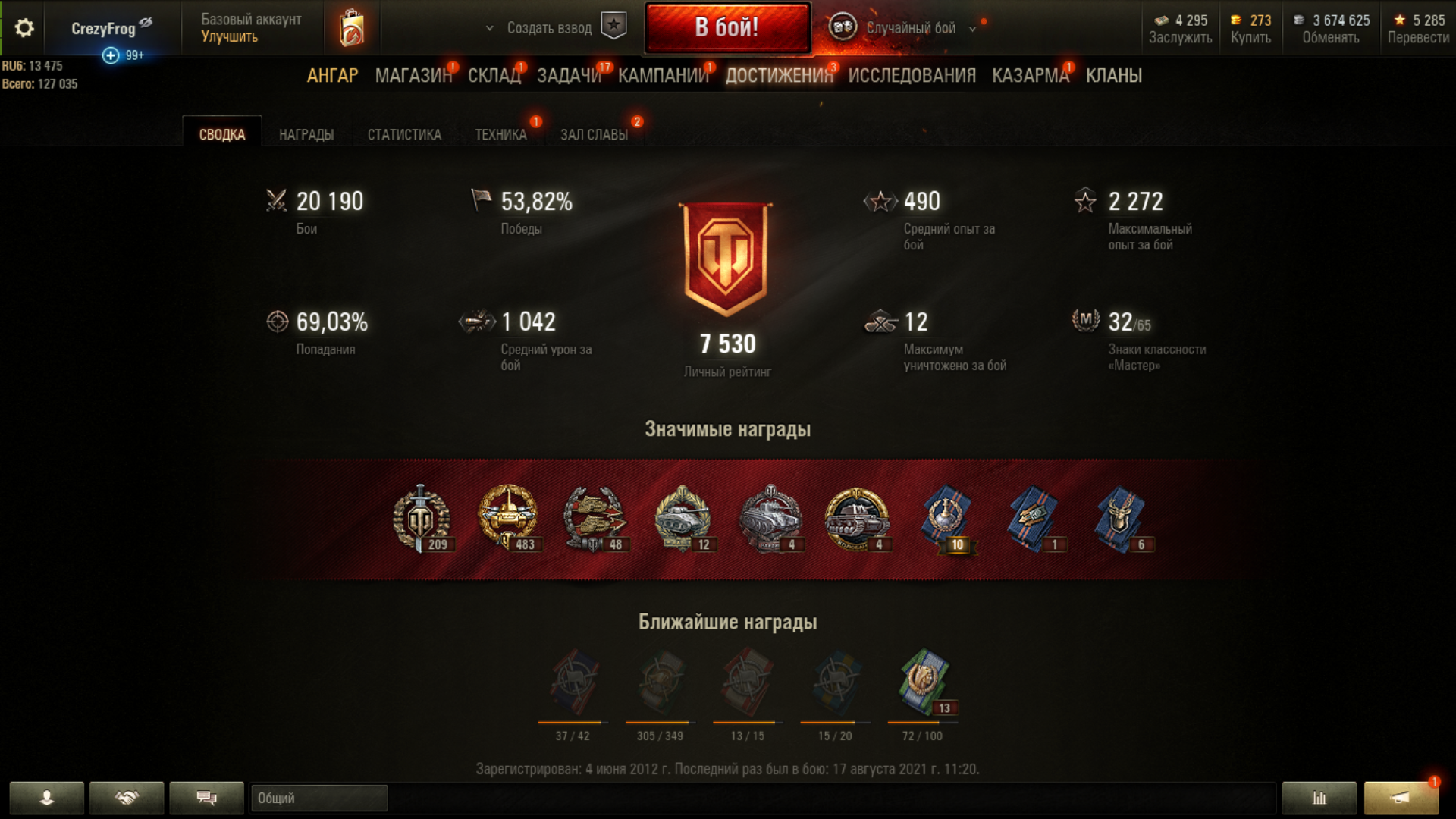Click the handshake referral program icon
This screenshot has width=1456, height=819.
[126, 798]
